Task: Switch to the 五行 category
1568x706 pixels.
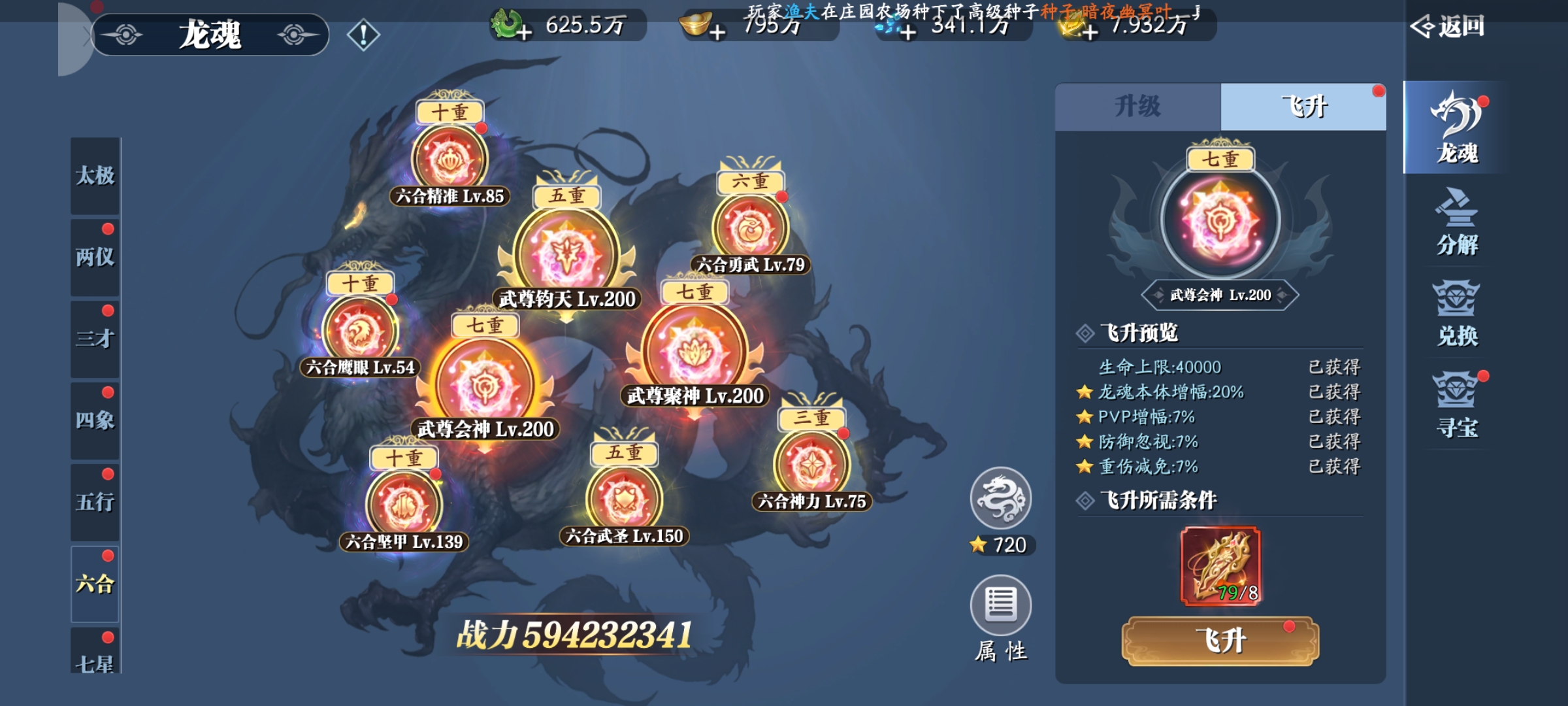Action: click(x=95, y=503)
